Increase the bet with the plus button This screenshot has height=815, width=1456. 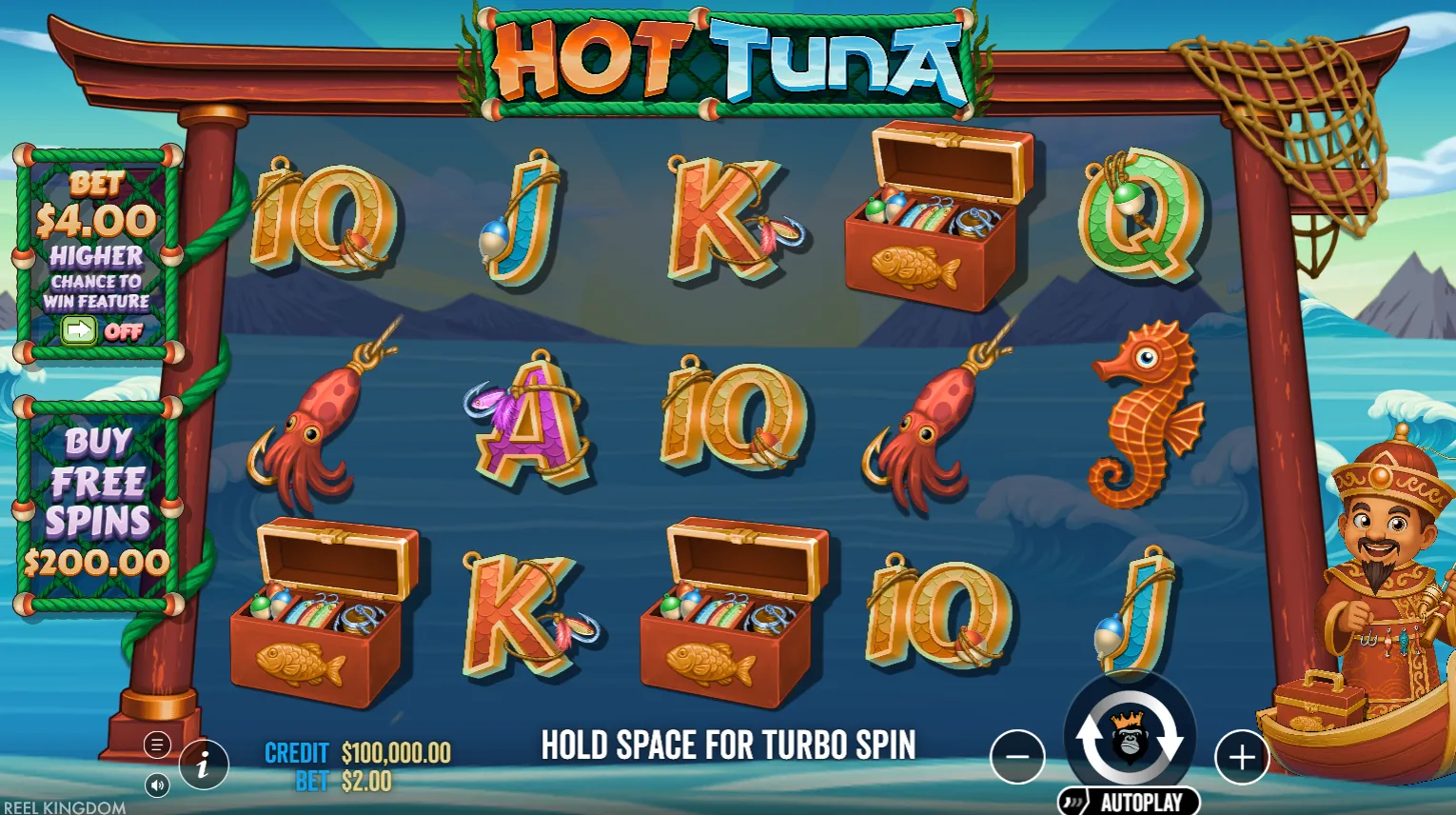1242,757
